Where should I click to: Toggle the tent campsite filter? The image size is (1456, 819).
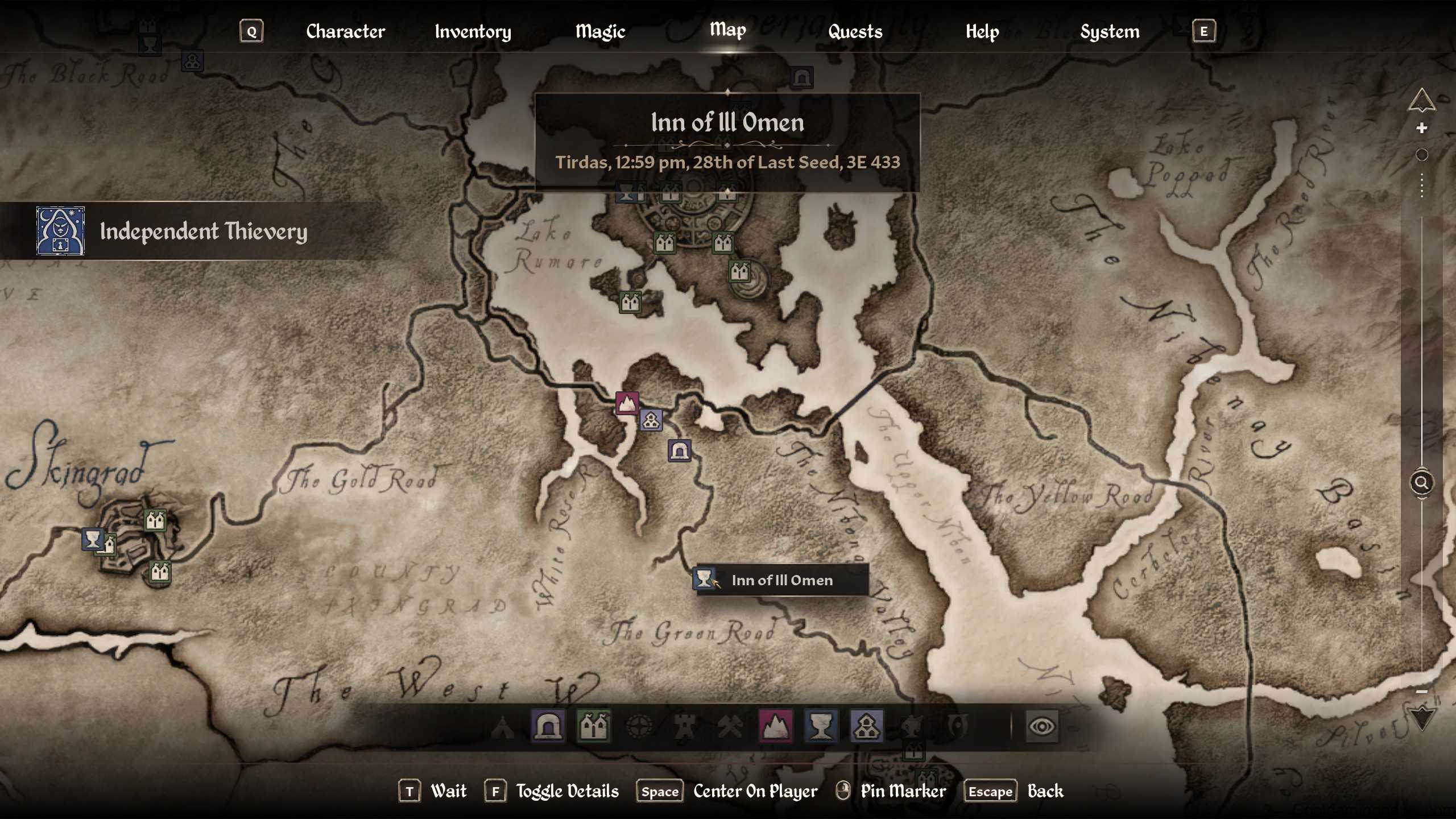pos(503,726)
